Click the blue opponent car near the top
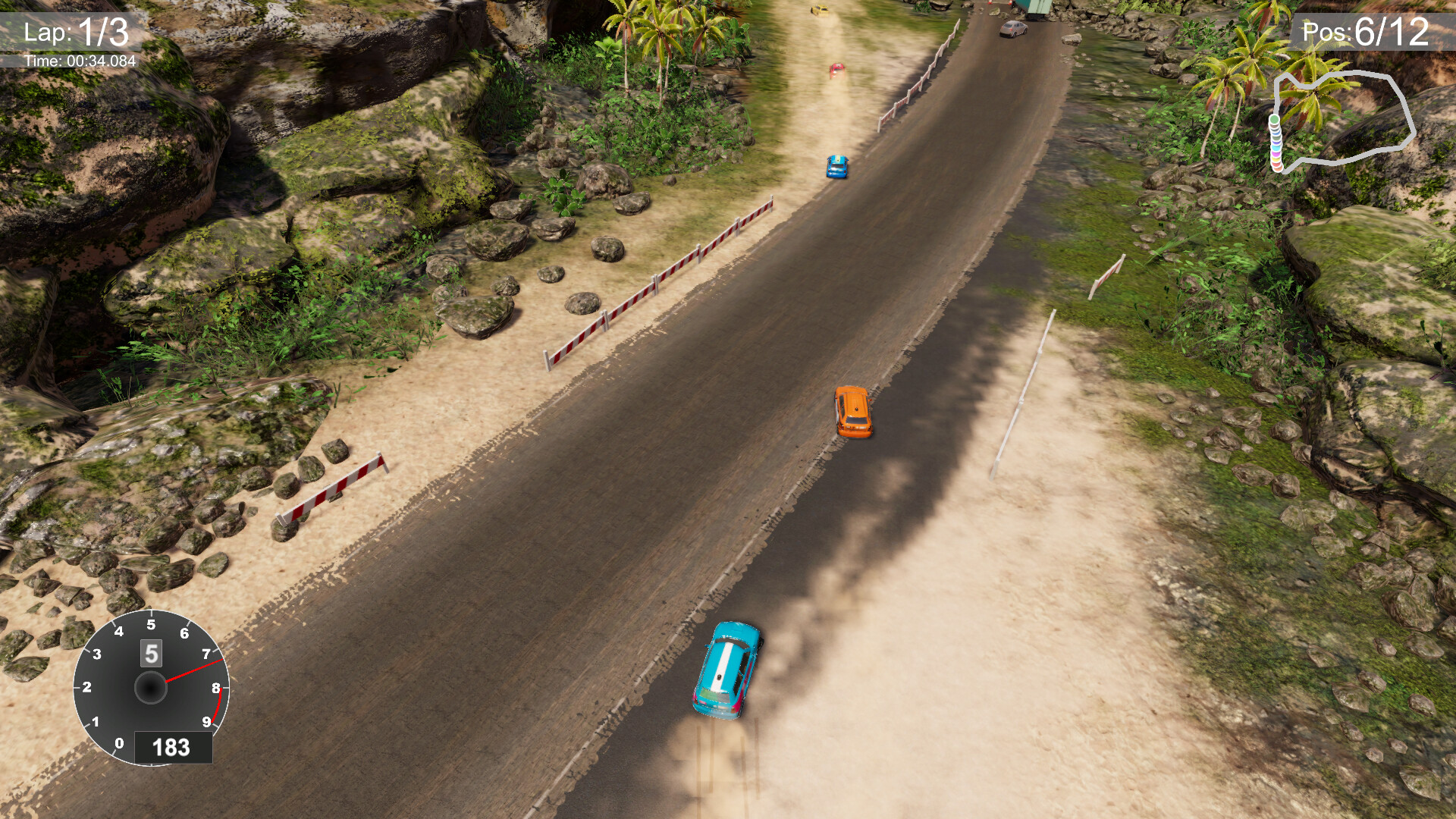The image size is (1456, 819). coord(836,167)
